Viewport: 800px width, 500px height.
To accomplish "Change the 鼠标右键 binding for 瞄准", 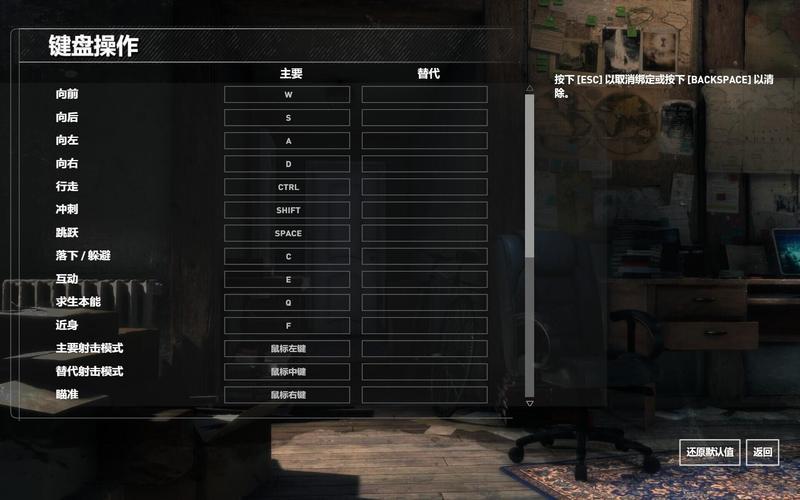I will 287,394.
